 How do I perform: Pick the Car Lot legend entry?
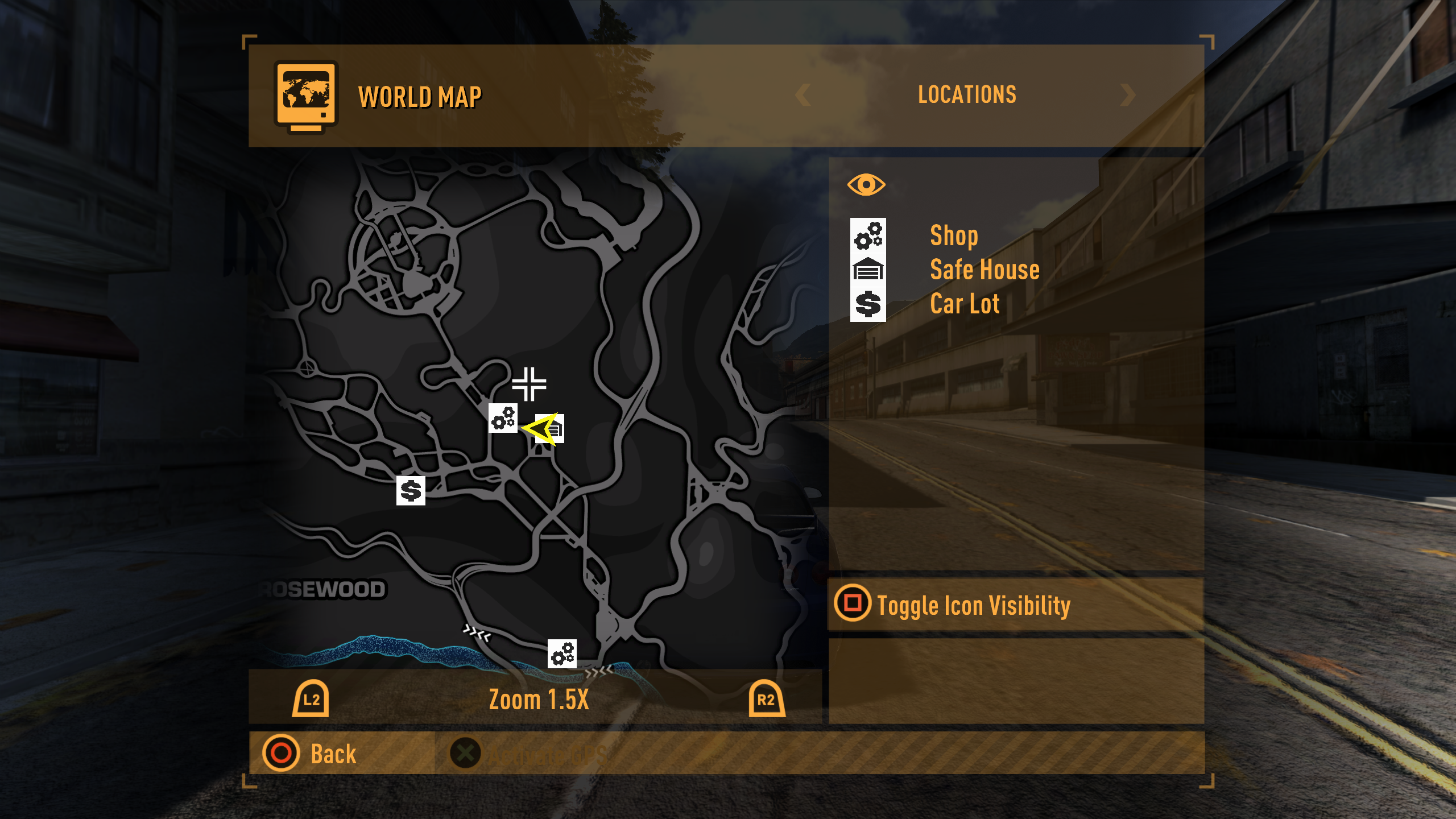click(965, 304)
